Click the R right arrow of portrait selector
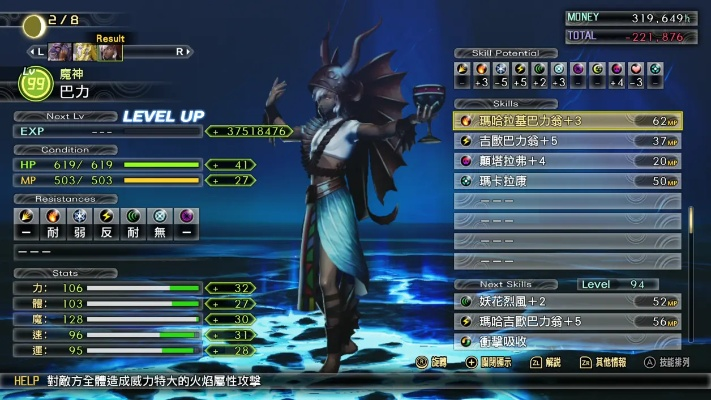The image size is (711, 400). click(x=181, y=51)
